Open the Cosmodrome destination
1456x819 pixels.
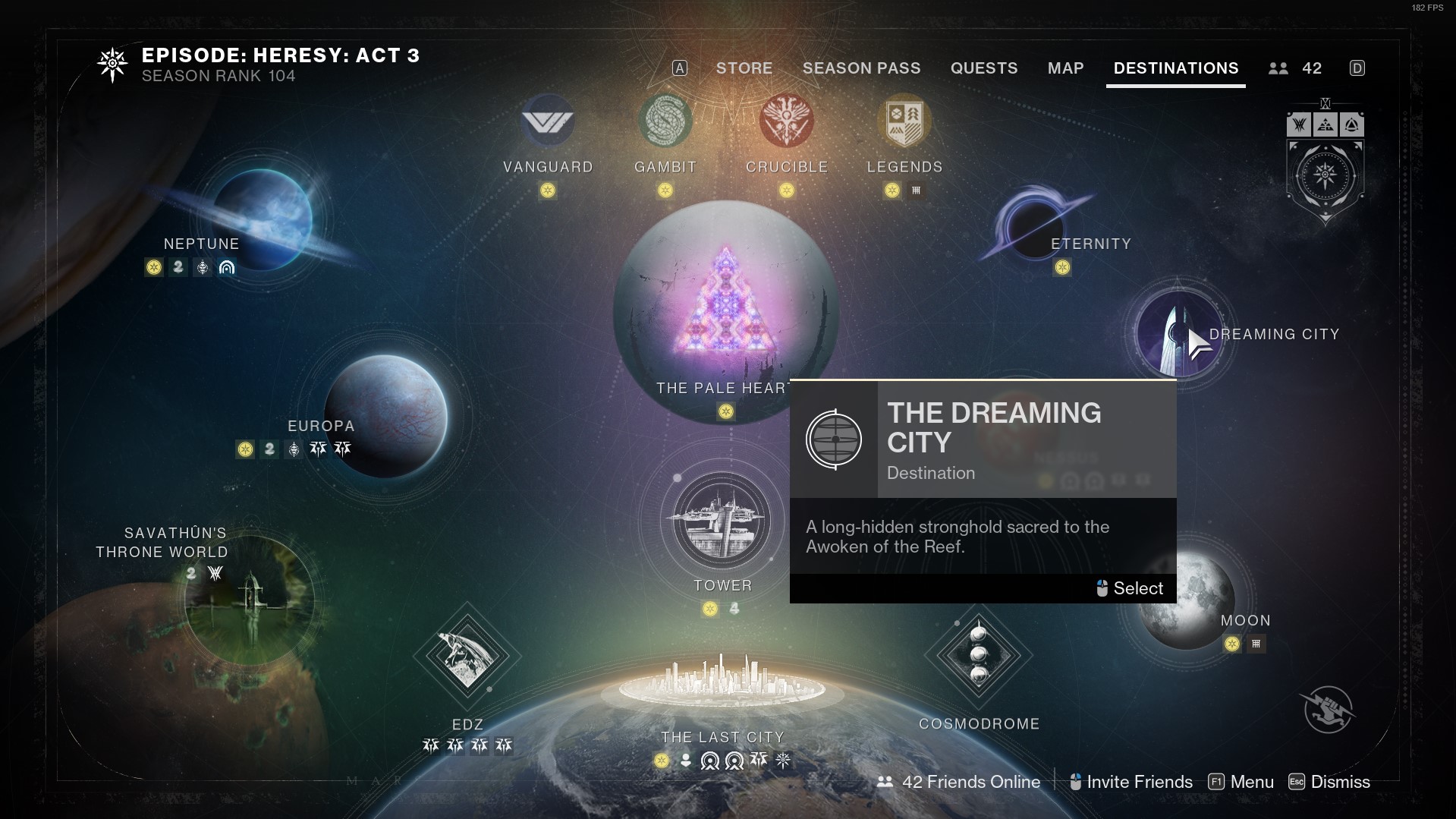(979, 655)
